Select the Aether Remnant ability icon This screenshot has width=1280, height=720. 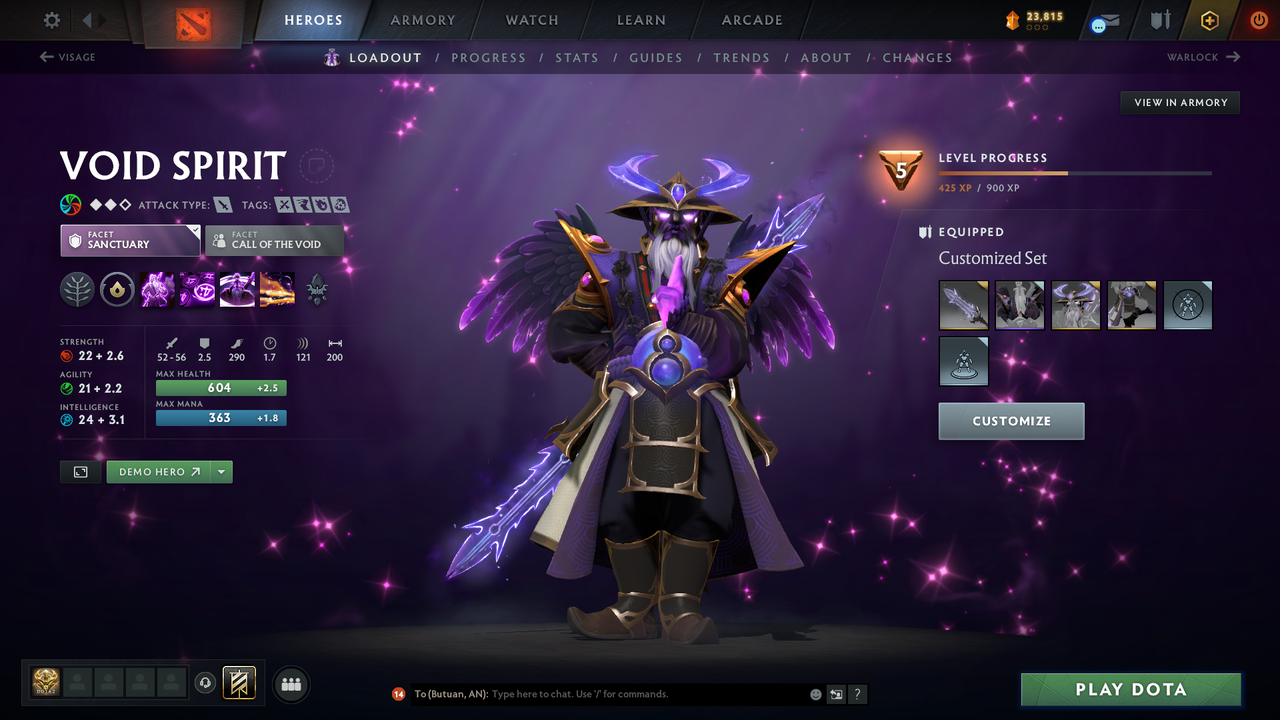[157, 290]
